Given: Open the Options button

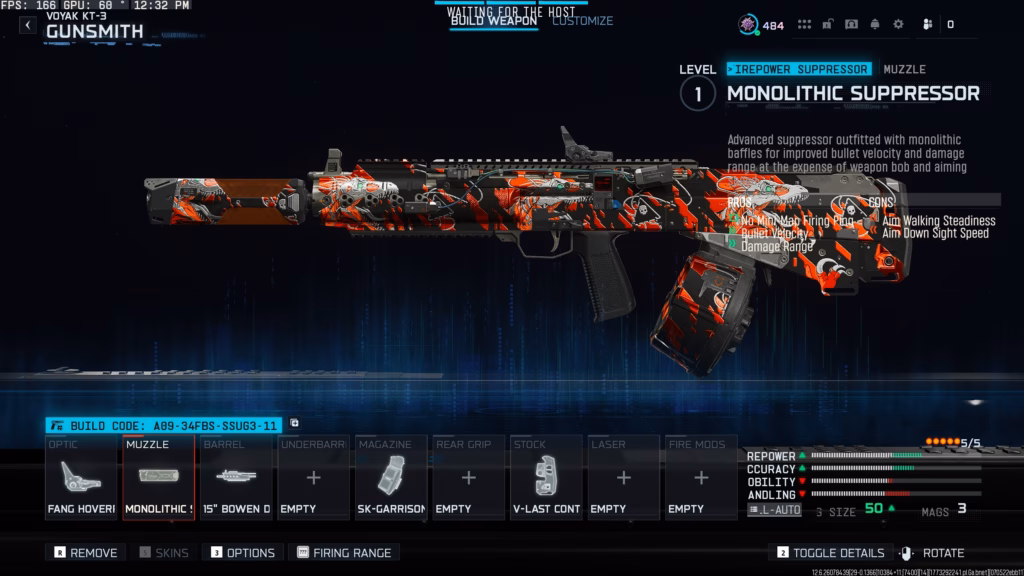Looking at the screenshot, I should tap(243, 552).
